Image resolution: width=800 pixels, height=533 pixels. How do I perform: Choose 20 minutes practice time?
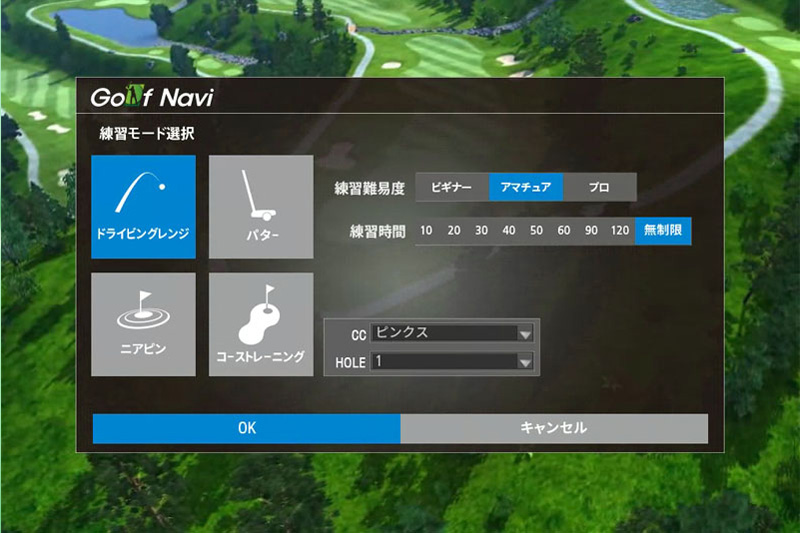(x=454, y=231)
